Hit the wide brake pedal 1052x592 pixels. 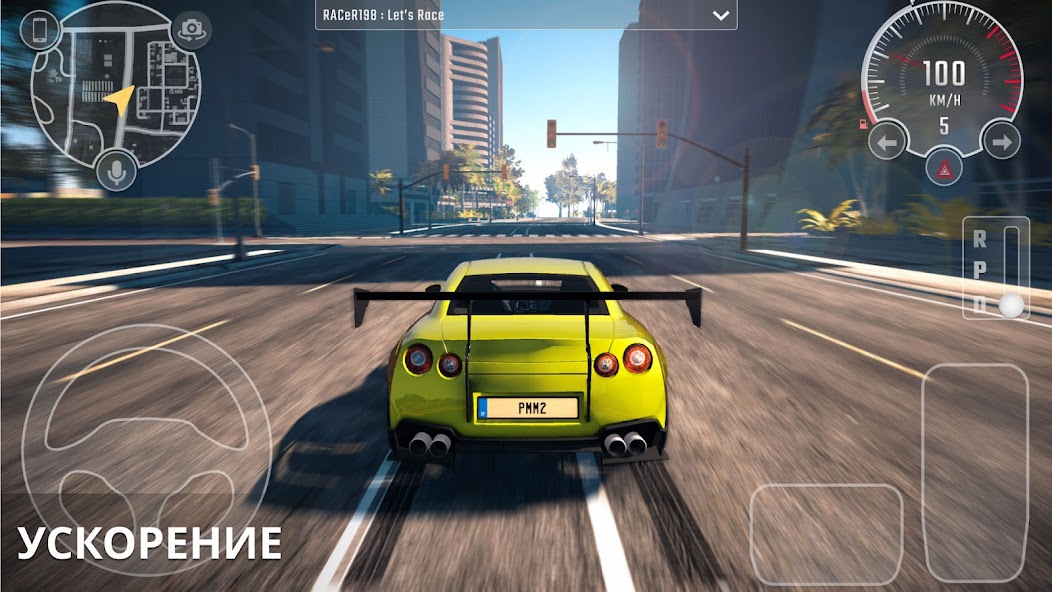pos(826,533)
